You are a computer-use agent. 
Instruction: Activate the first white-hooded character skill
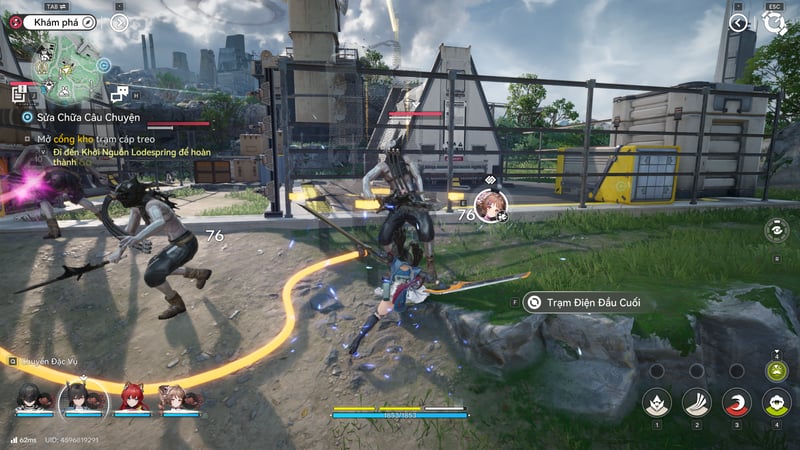point(656,403)
